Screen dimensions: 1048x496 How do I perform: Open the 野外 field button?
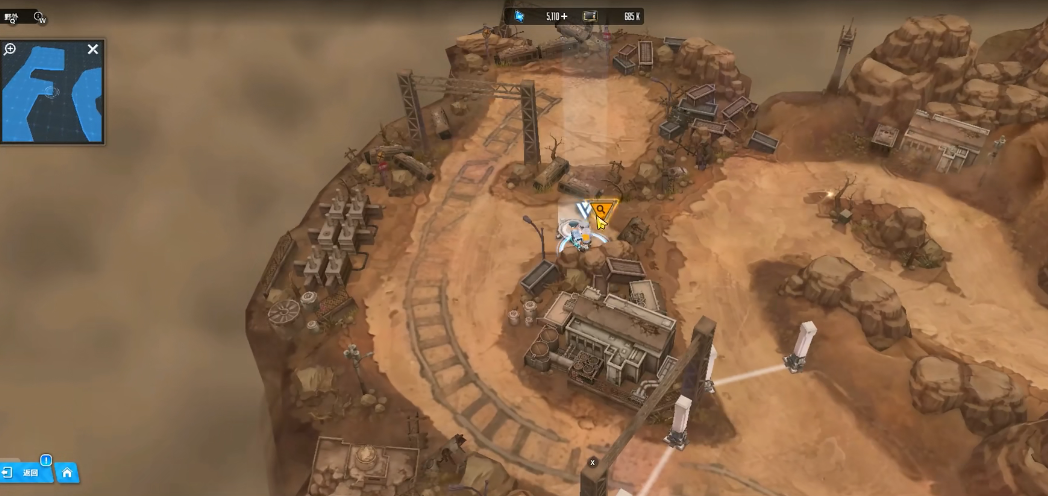(x=11, y=17)
